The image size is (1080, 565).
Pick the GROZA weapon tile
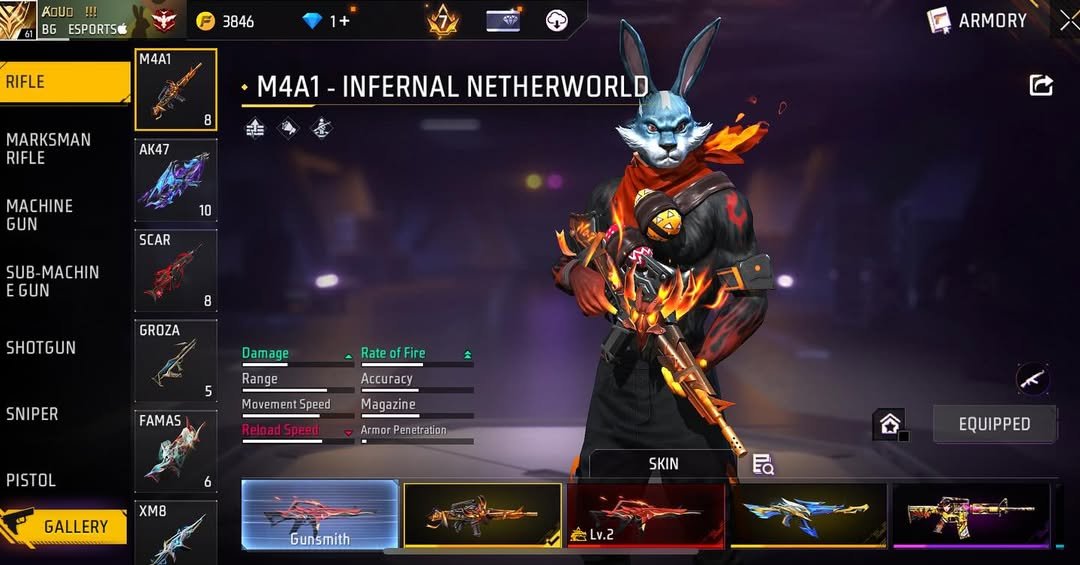pyautogui.click(x=176, y=360)
